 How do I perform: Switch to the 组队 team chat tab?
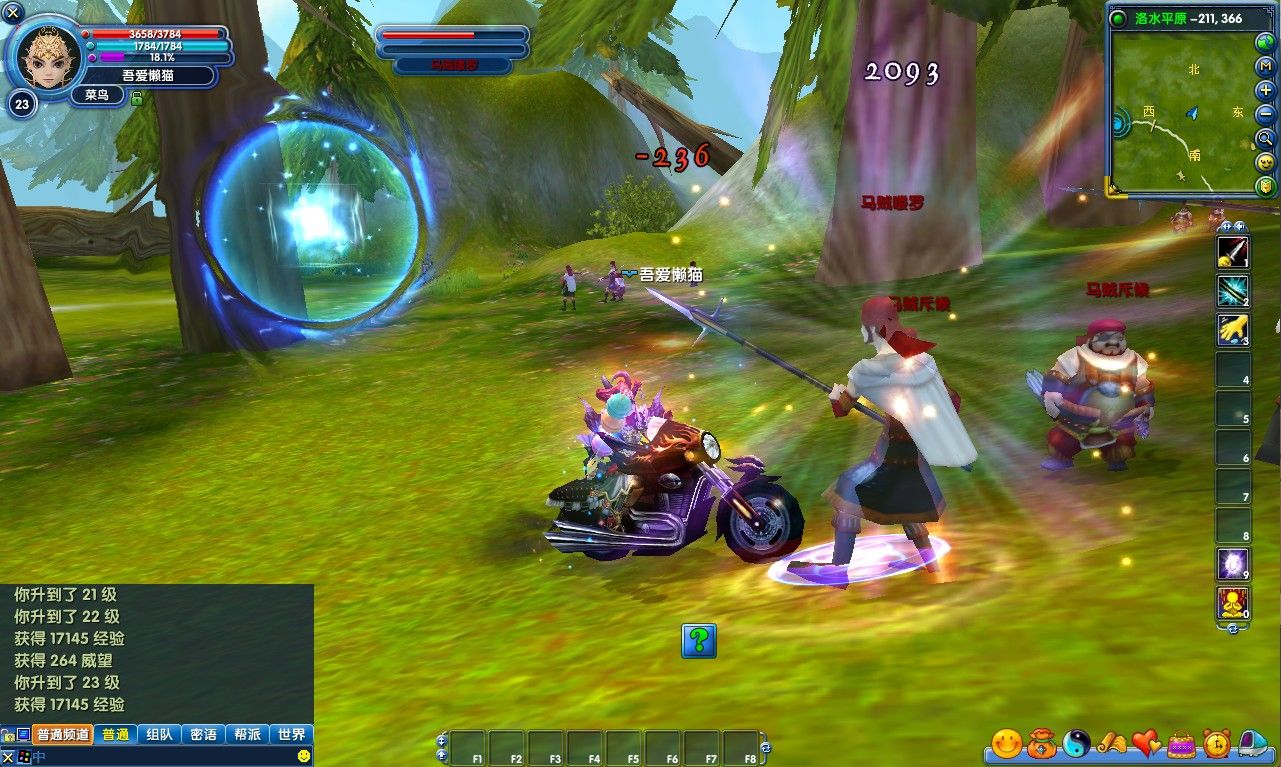click(x=159, y=734)
